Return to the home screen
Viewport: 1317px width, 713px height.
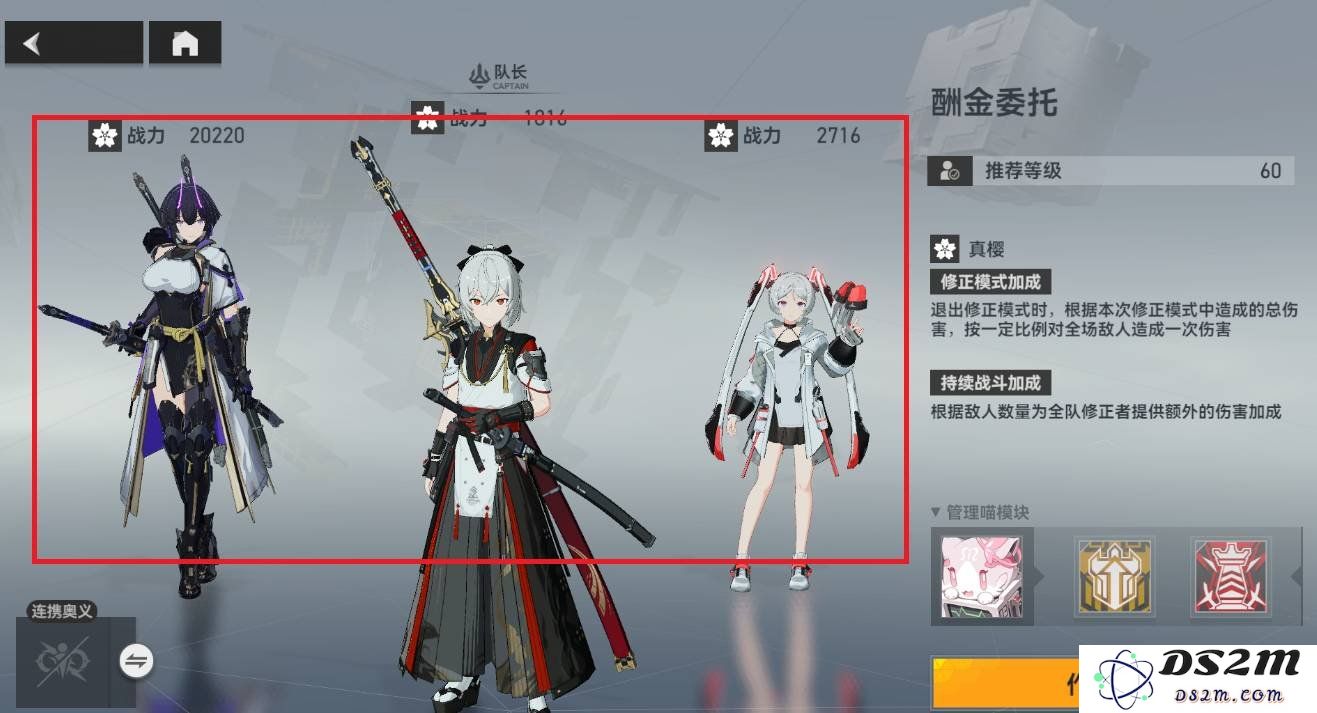[185, 44]
